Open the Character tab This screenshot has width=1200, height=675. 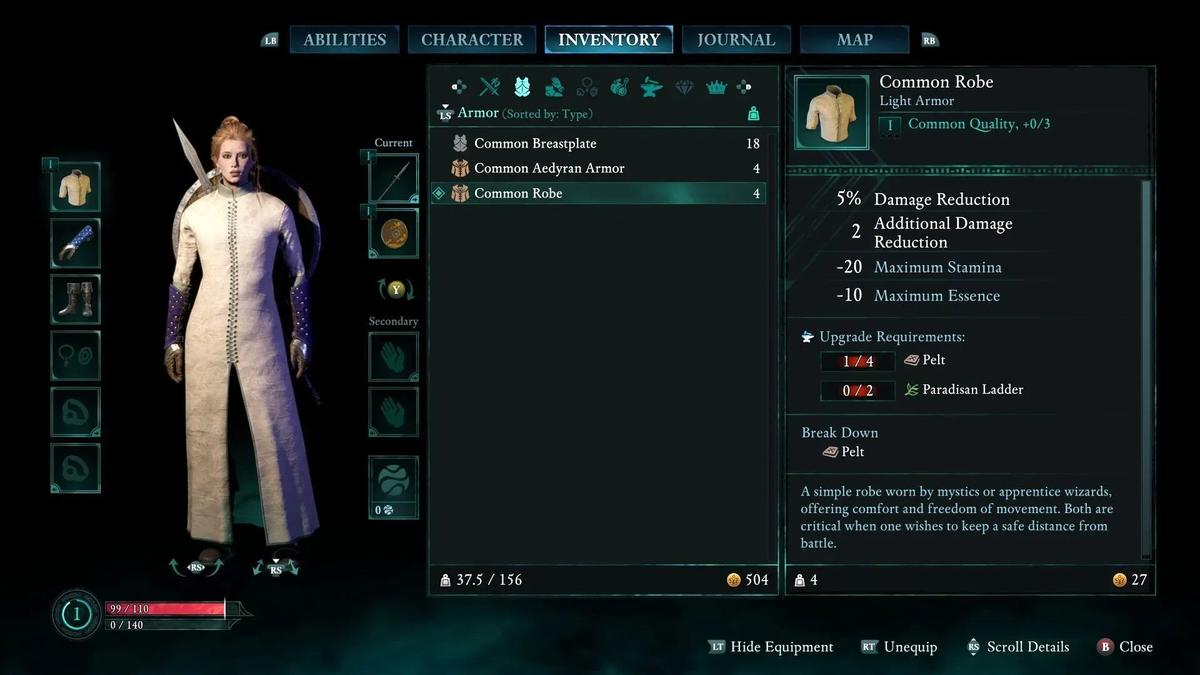472,40
